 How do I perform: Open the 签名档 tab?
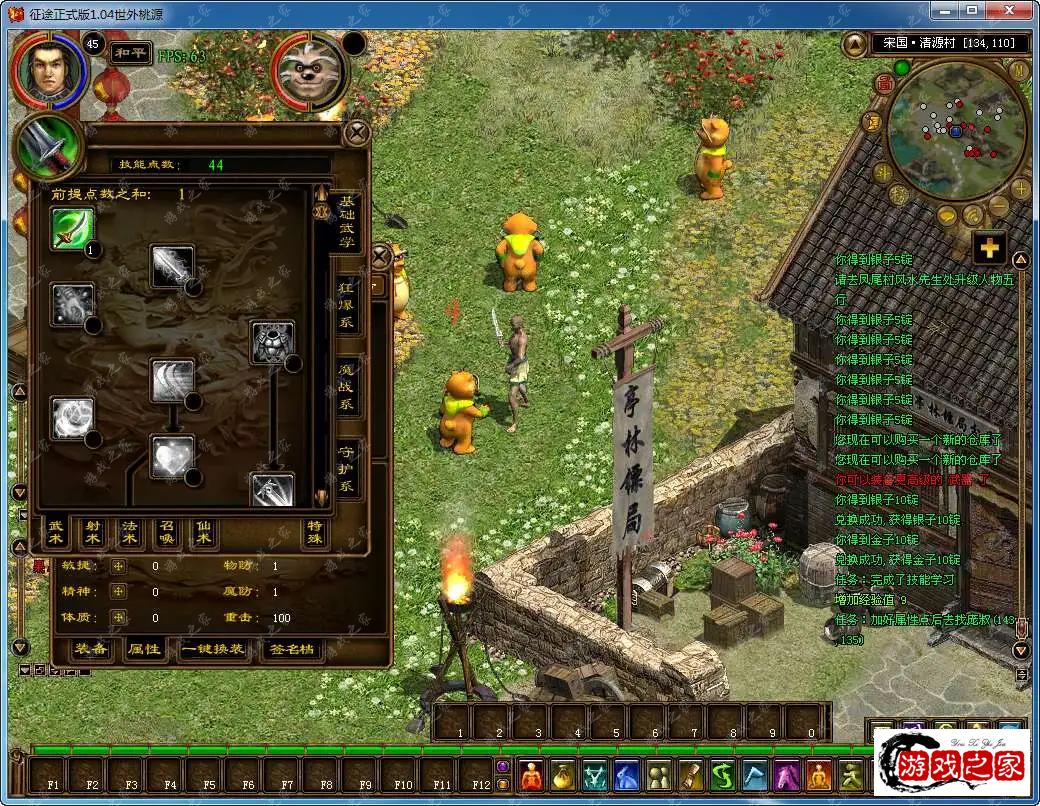[x=292, y=649]
